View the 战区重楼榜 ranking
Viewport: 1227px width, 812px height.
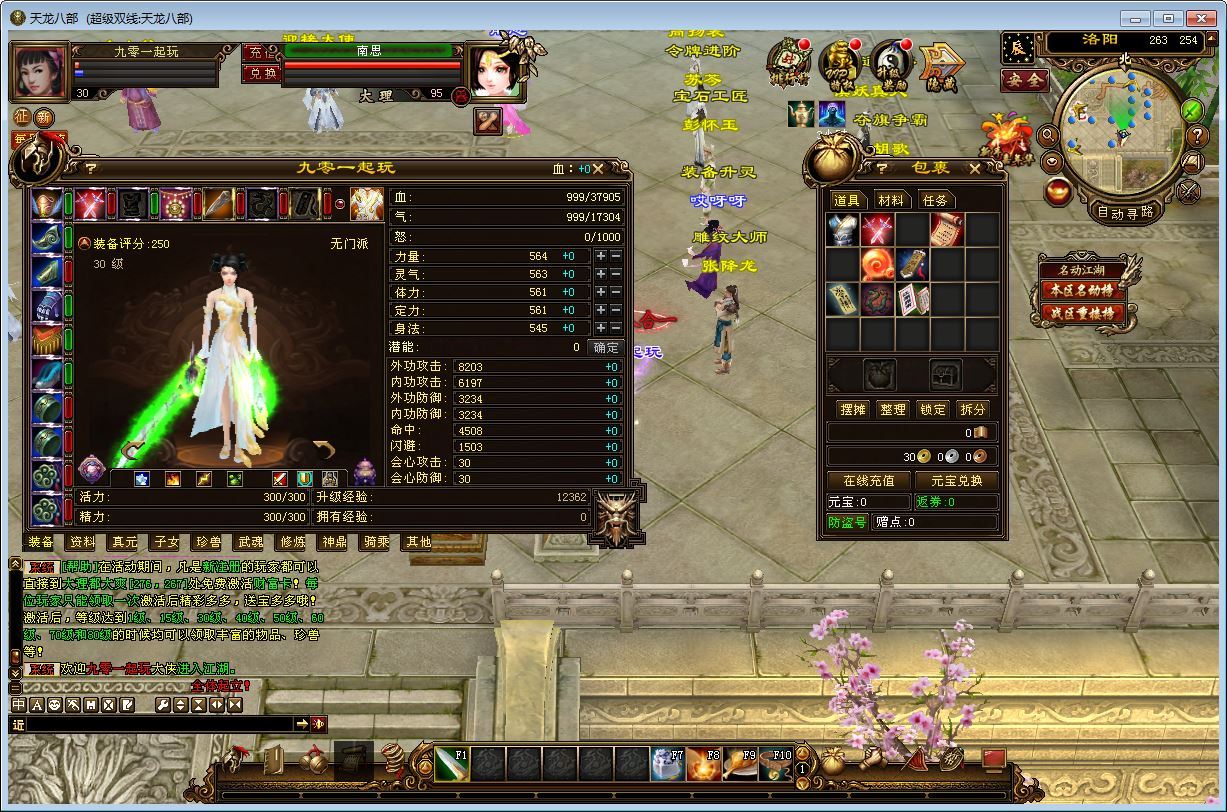pos(1080,313)
